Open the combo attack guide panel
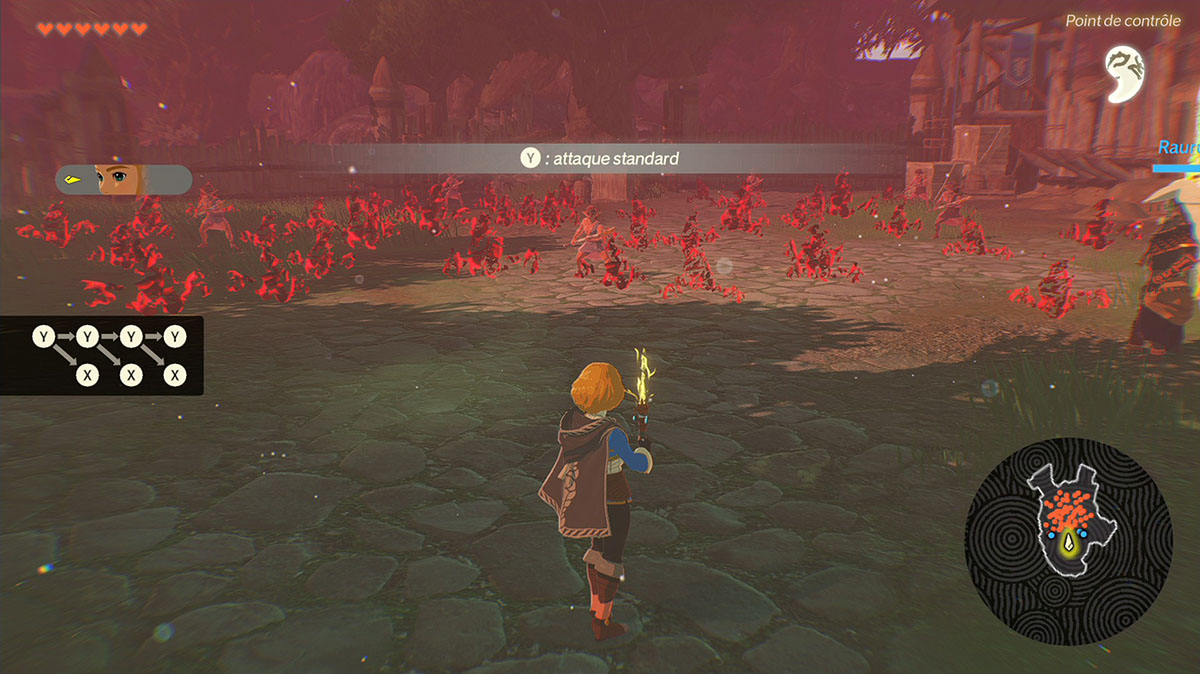The image size is (1200, 674). [x=101, y=355]
